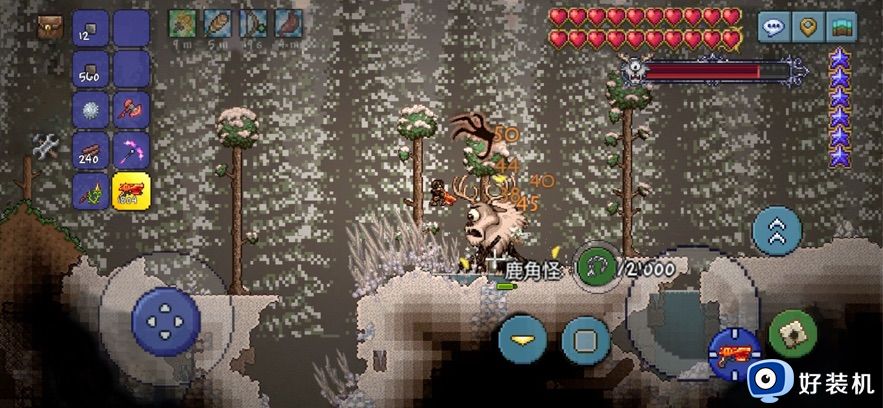Image resolution: width=883 pixels, height=408 pixels.
Task: Select the hotbar slot with 560 blocks
Action: 91,69
